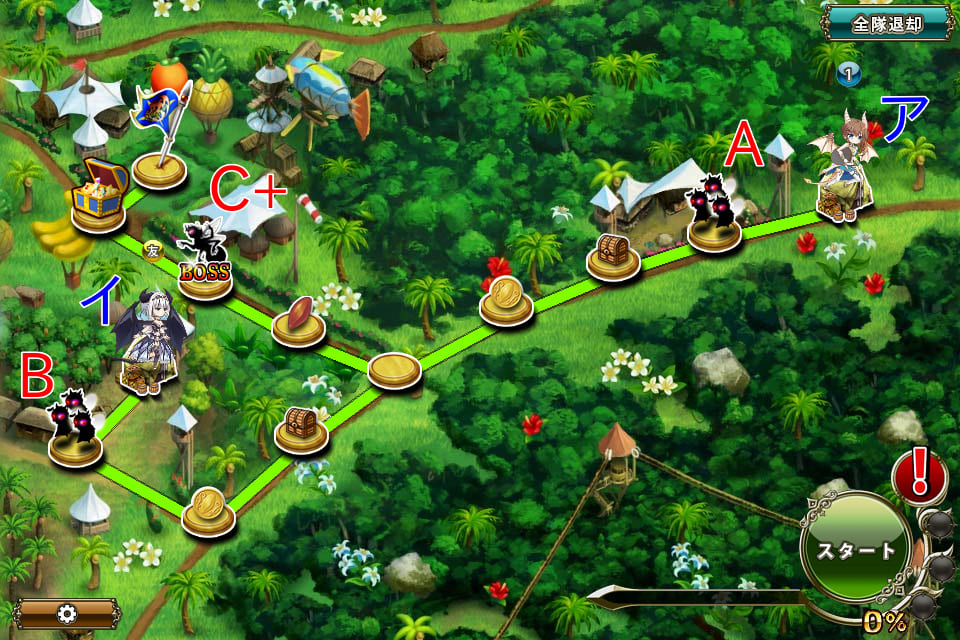Click the 全隊退却 retreat button

click(x=887, y=23)
